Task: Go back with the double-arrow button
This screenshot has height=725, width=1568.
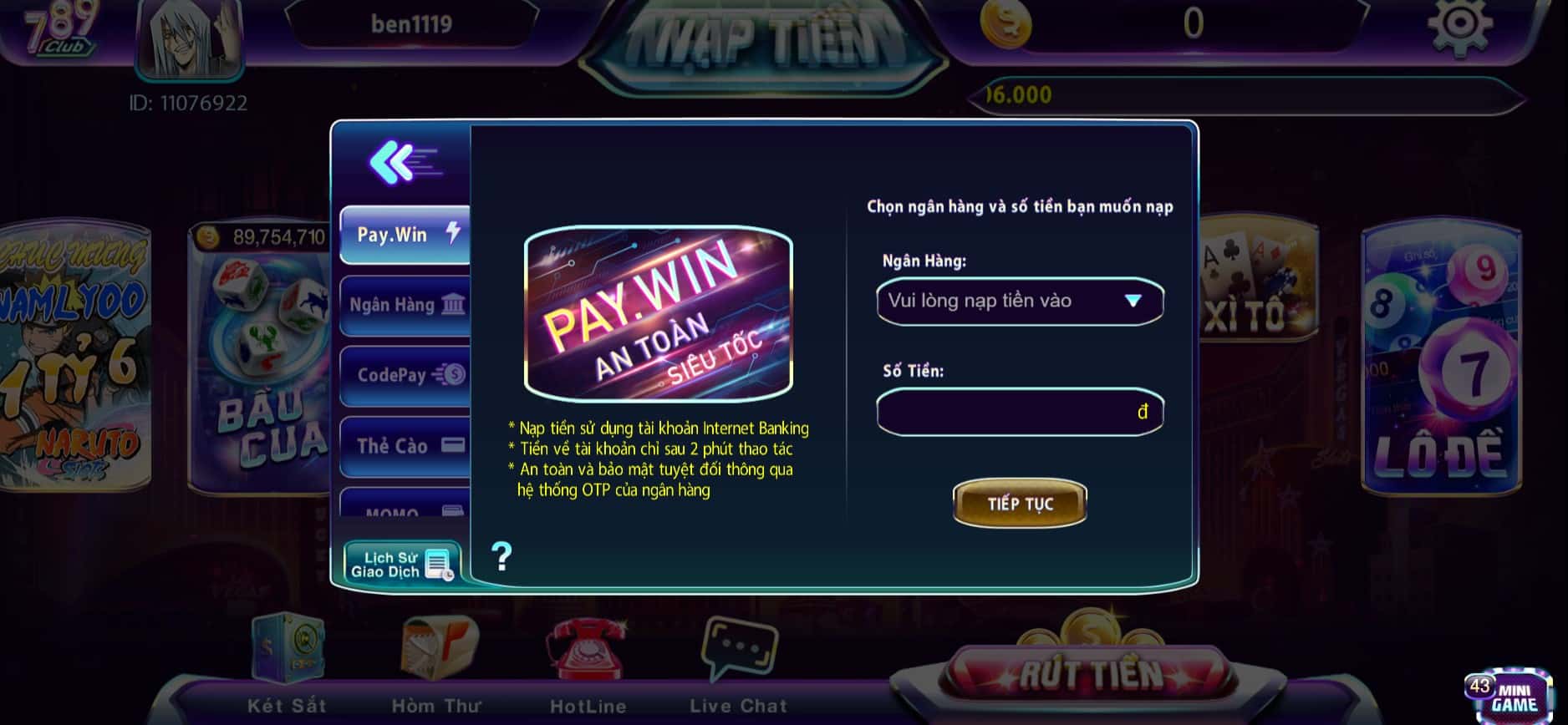Action: coord(403,161)
